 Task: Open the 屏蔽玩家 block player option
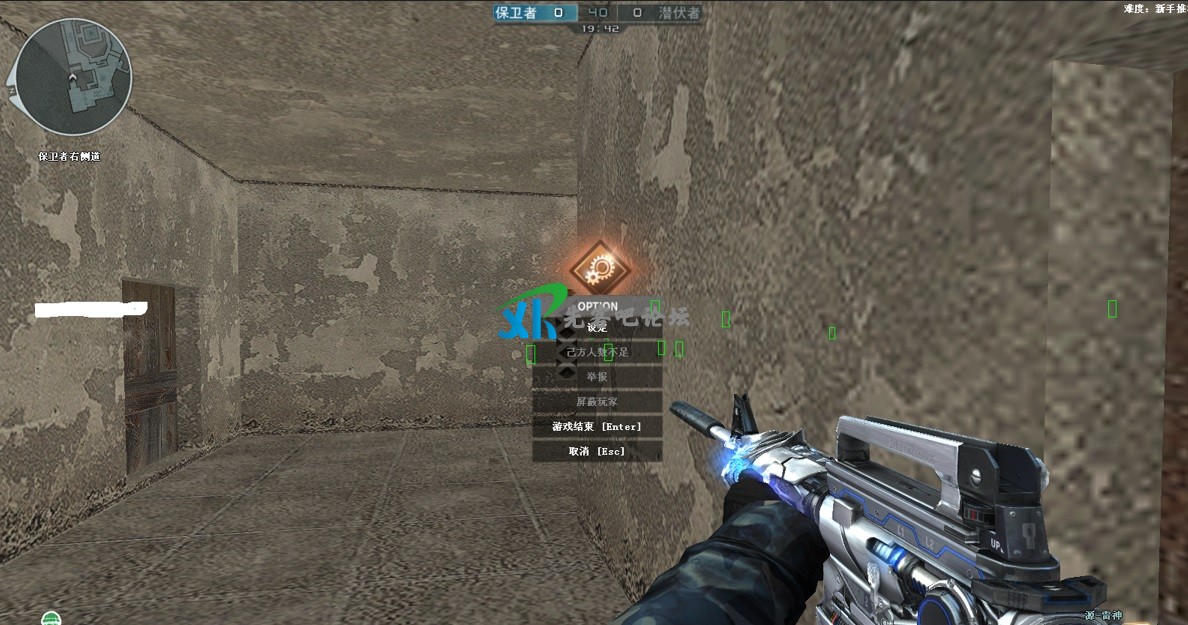coord(597,402)
